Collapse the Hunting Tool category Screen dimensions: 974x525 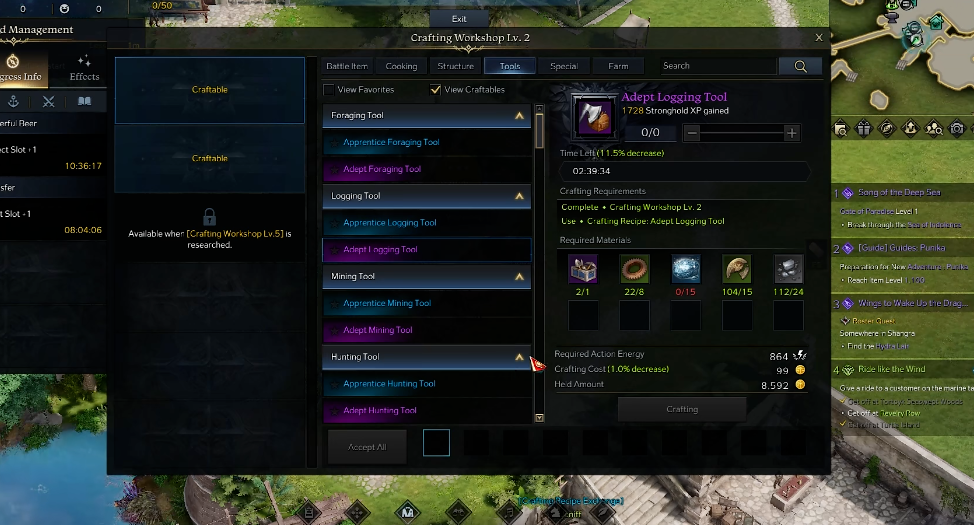click(519, 357)
